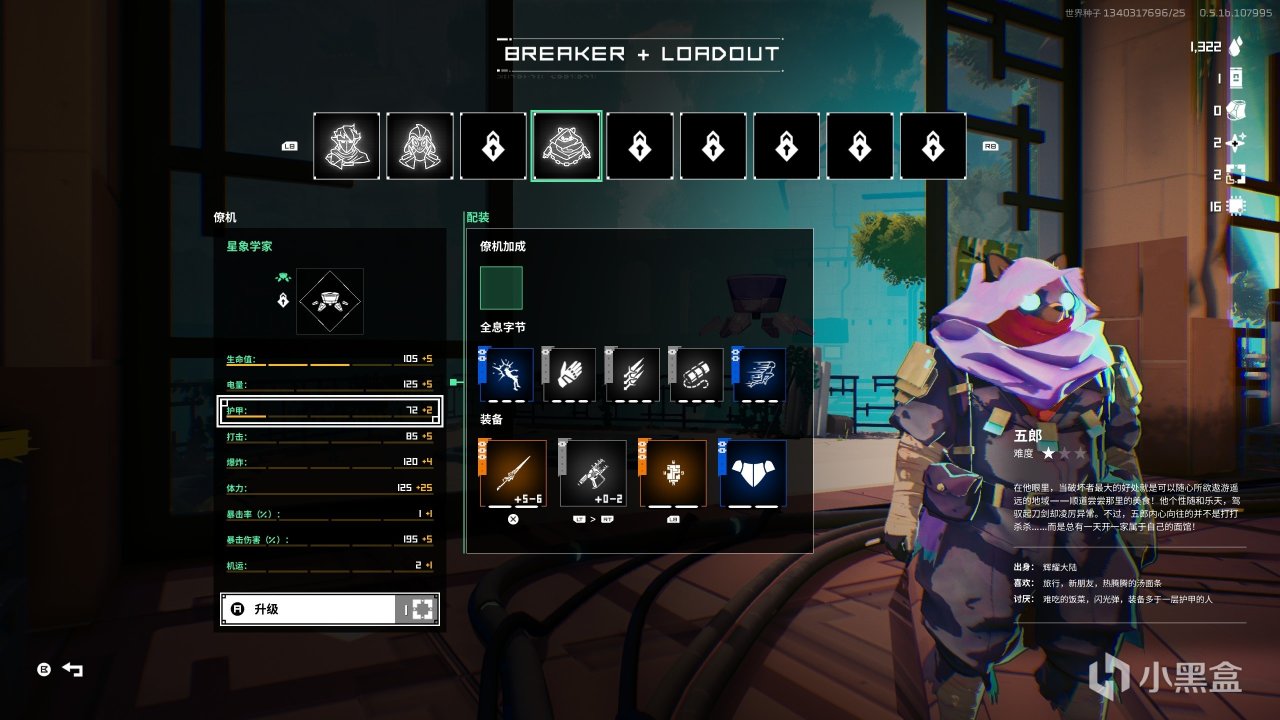Click the 升级 upgrade button
Viewport: 1280px width, 720px height.
coord(330,609)
